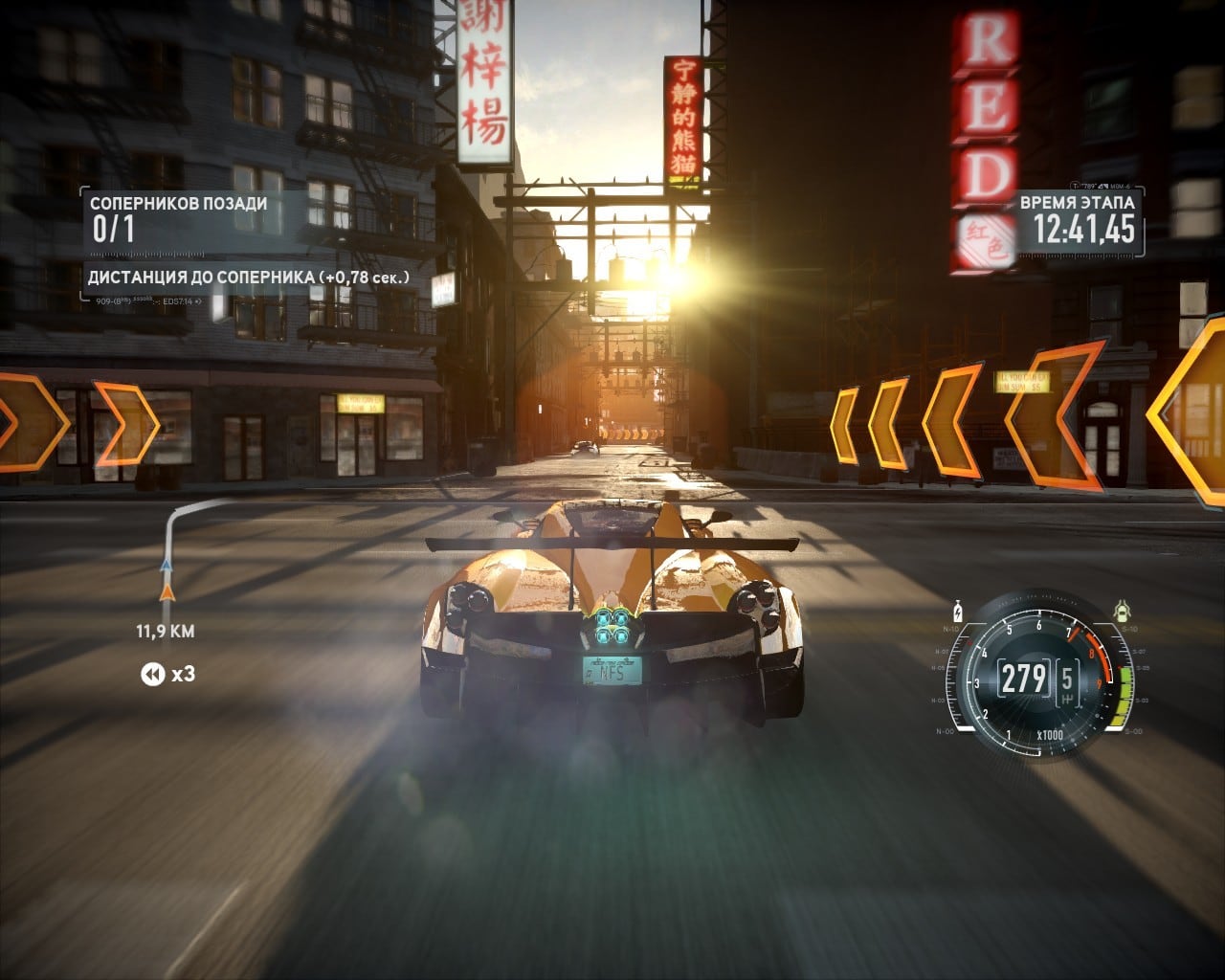Screen dimensions: 1225x980
Task: Click the orange player arrow on route map
Action: point(167,593)
